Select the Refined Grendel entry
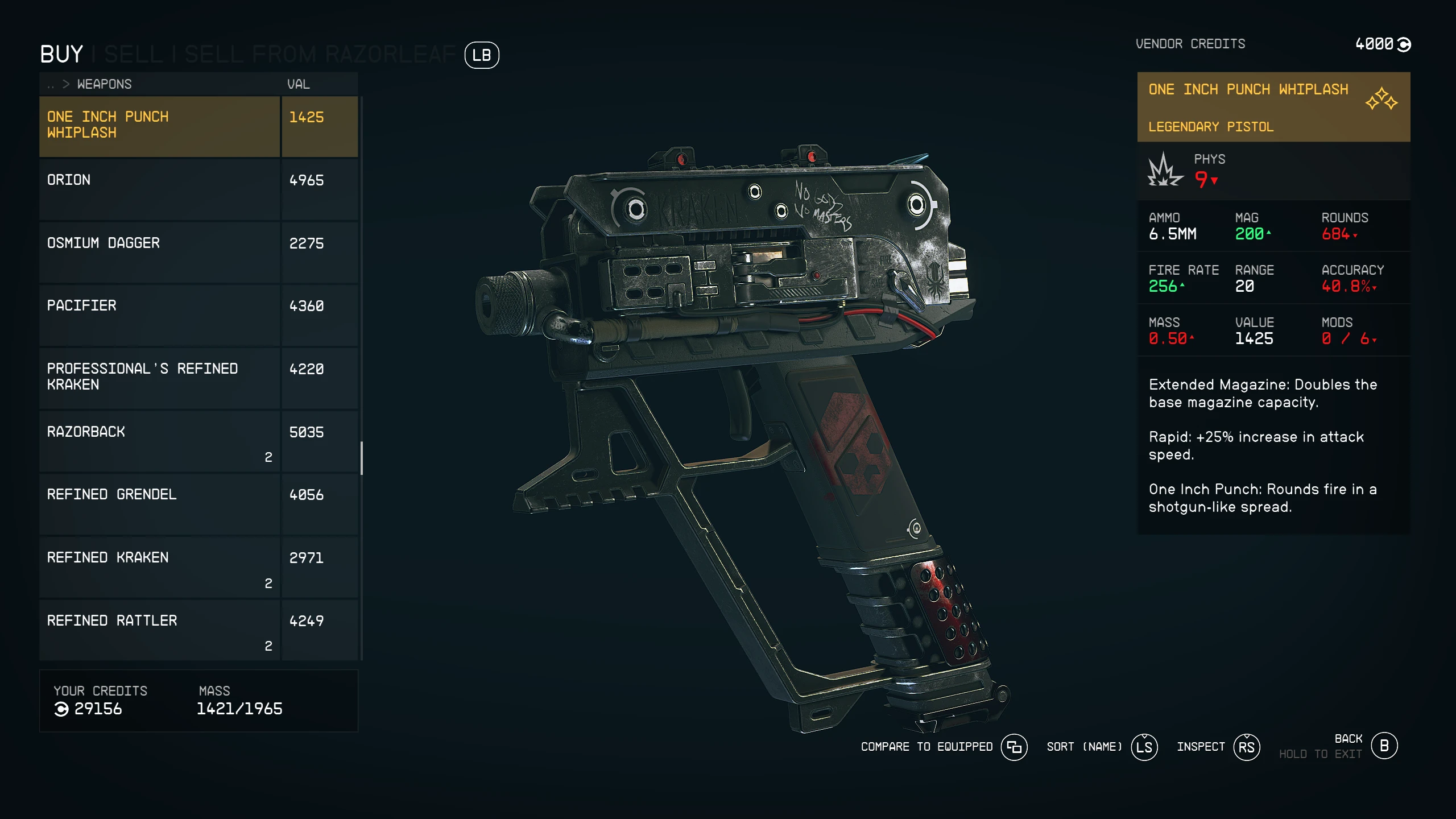 [159, 503]
